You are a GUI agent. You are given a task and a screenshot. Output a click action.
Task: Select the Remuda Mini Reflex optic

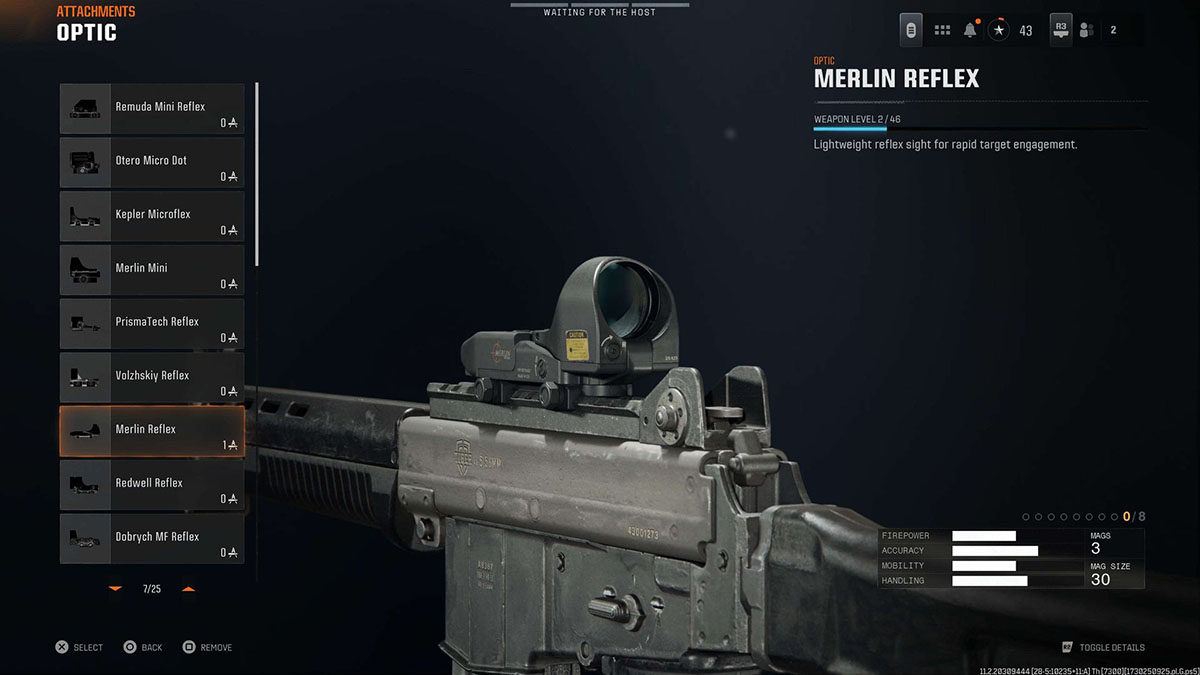click(x=152, y=108)
